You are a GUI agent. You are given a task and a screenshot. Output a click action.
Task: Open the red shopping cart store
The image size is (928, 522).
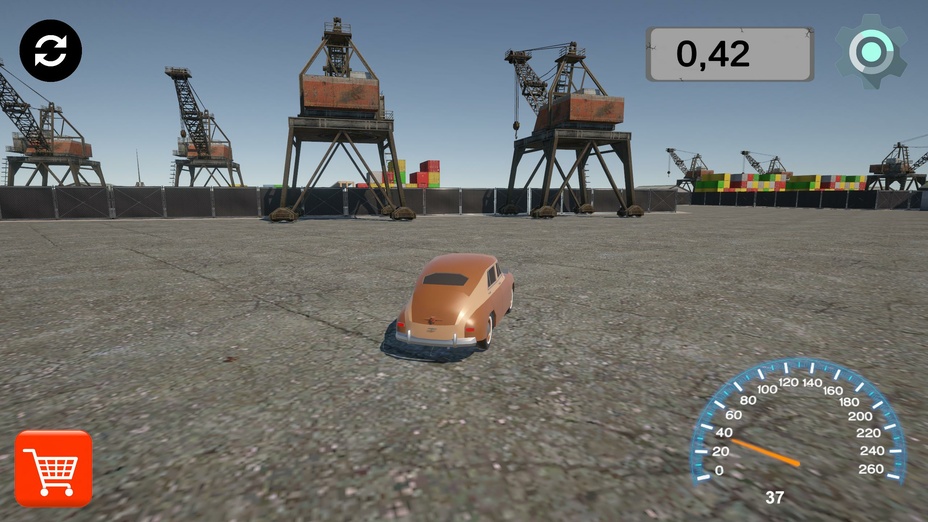(54, 468)
